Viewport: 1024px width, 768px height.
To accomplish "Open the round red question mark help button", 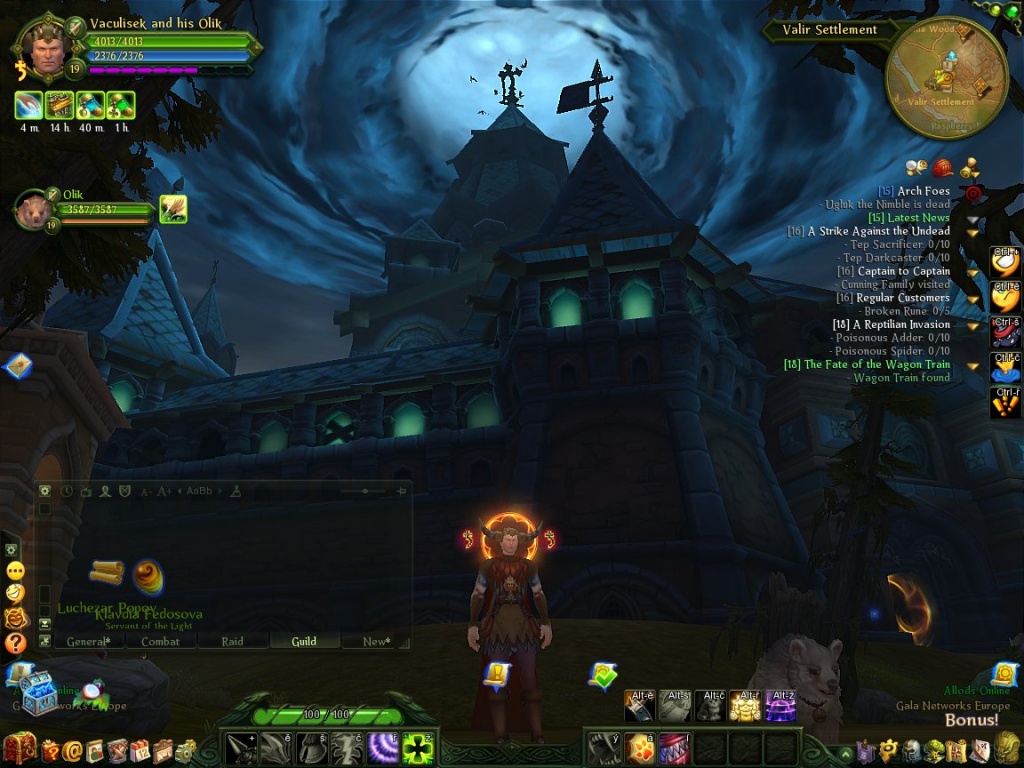I will [15, 643].
